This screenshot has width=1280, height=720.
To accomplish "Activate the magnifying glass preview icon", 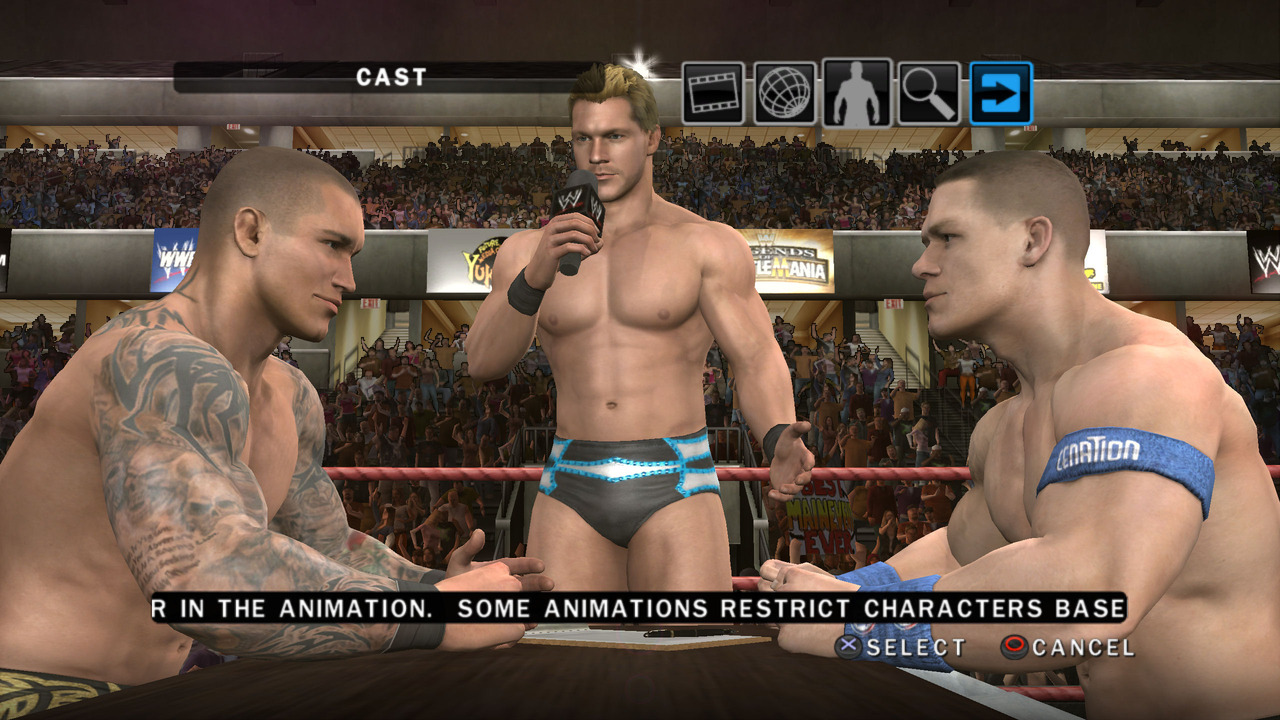I will (929, 93).
